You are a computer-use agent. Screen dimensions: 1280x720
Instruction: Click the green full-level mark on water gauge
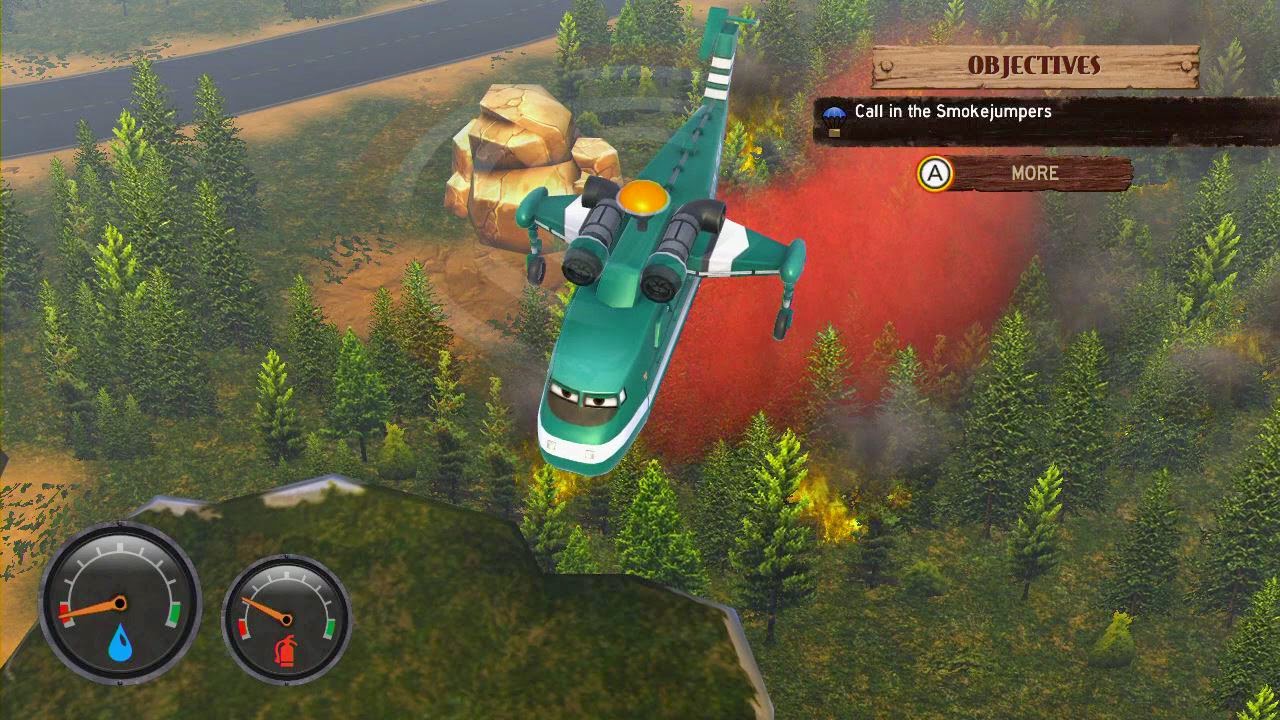click(175, 613)
